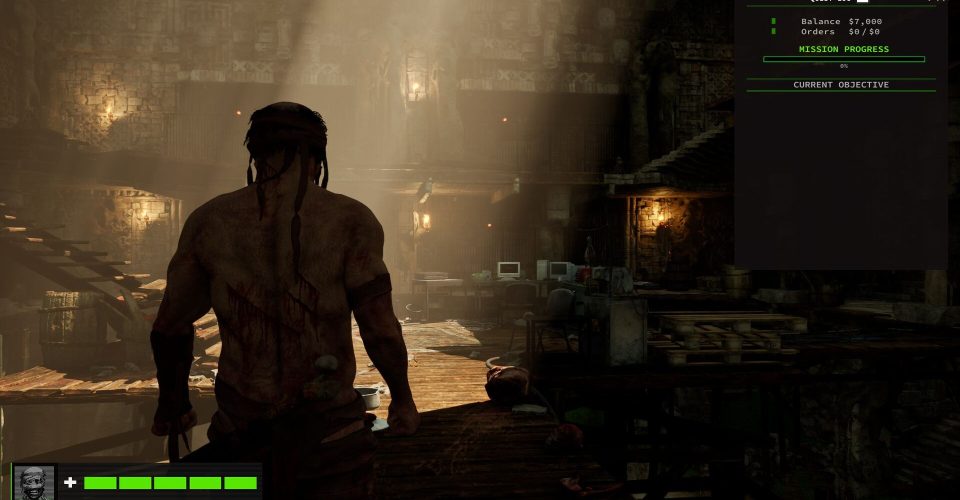960x500 pixels.
Task: Open the Mission Progress tracker
Action: 843,49
